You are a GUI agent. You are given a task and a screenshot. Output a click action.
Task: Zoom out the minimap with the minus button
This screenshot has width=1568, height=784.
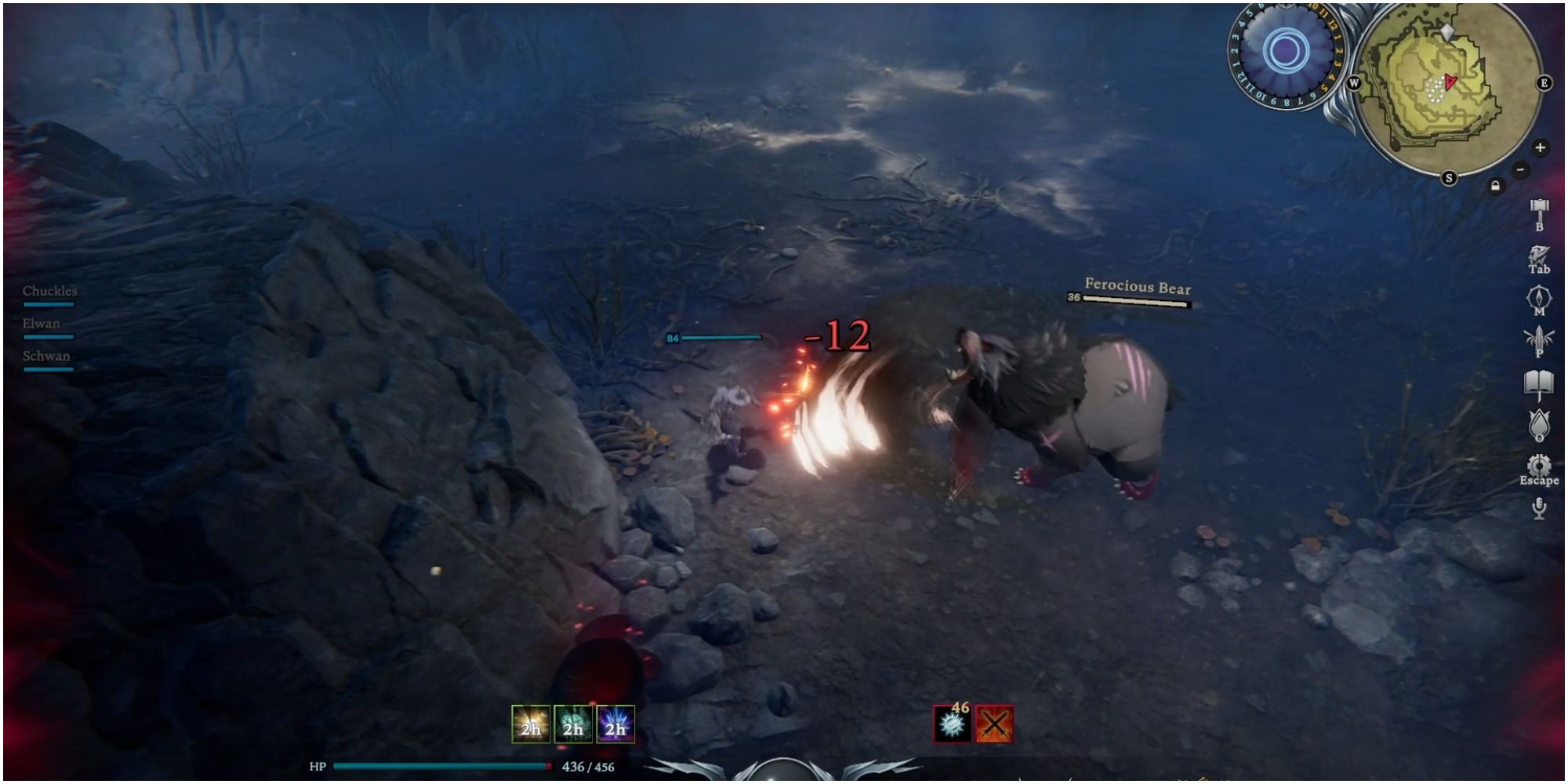tap(1520, 169)
